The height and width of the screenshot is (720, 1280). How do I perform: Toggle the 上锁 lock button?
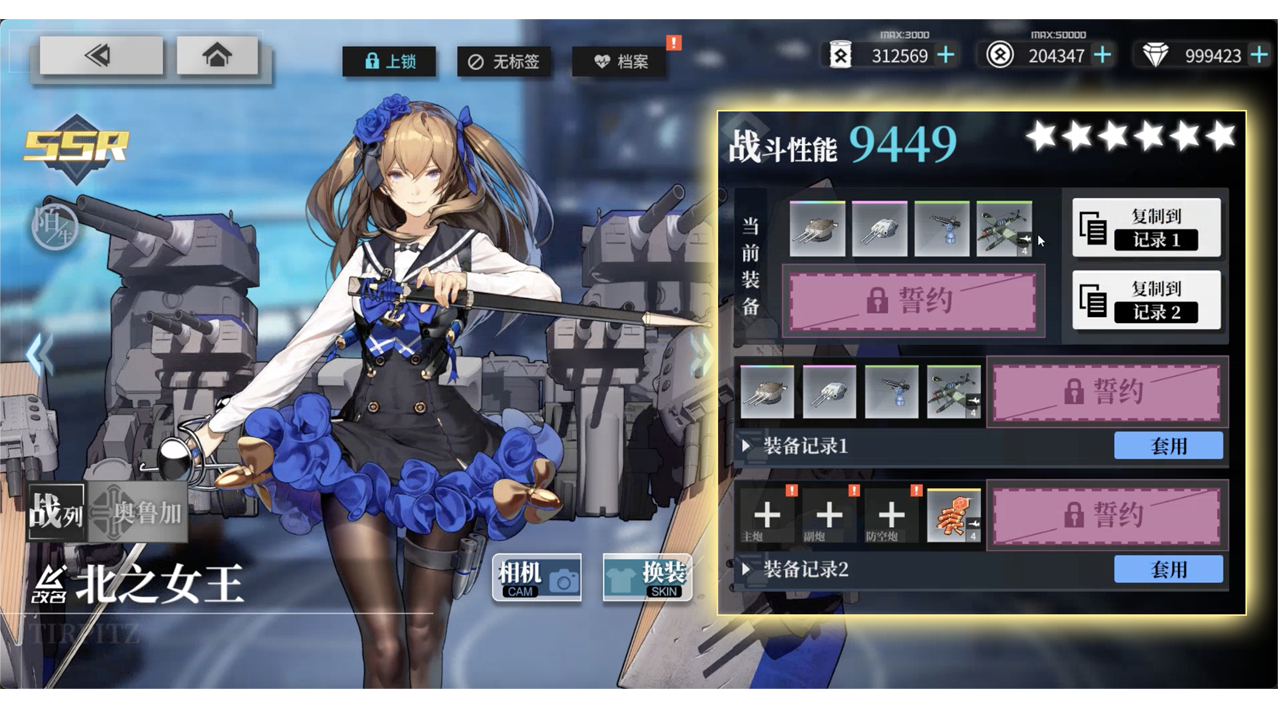click(389, 62)
